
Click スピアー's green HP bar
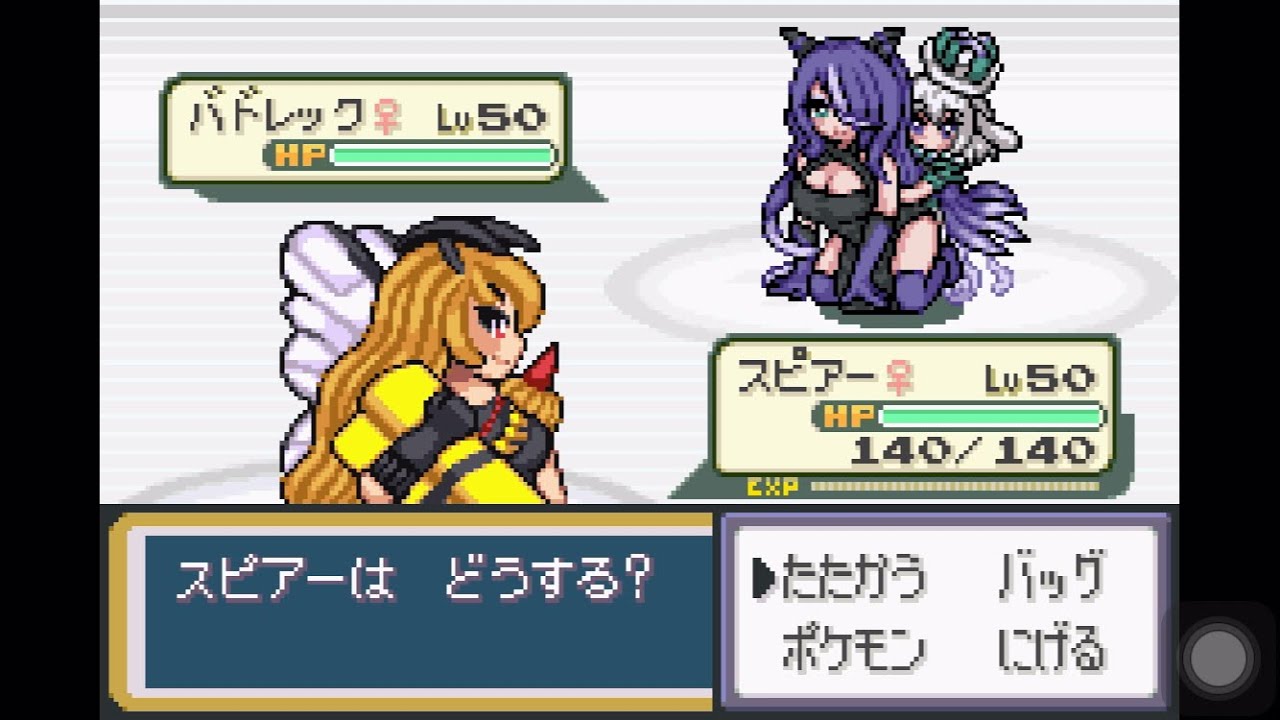click(x=990, y=414)
